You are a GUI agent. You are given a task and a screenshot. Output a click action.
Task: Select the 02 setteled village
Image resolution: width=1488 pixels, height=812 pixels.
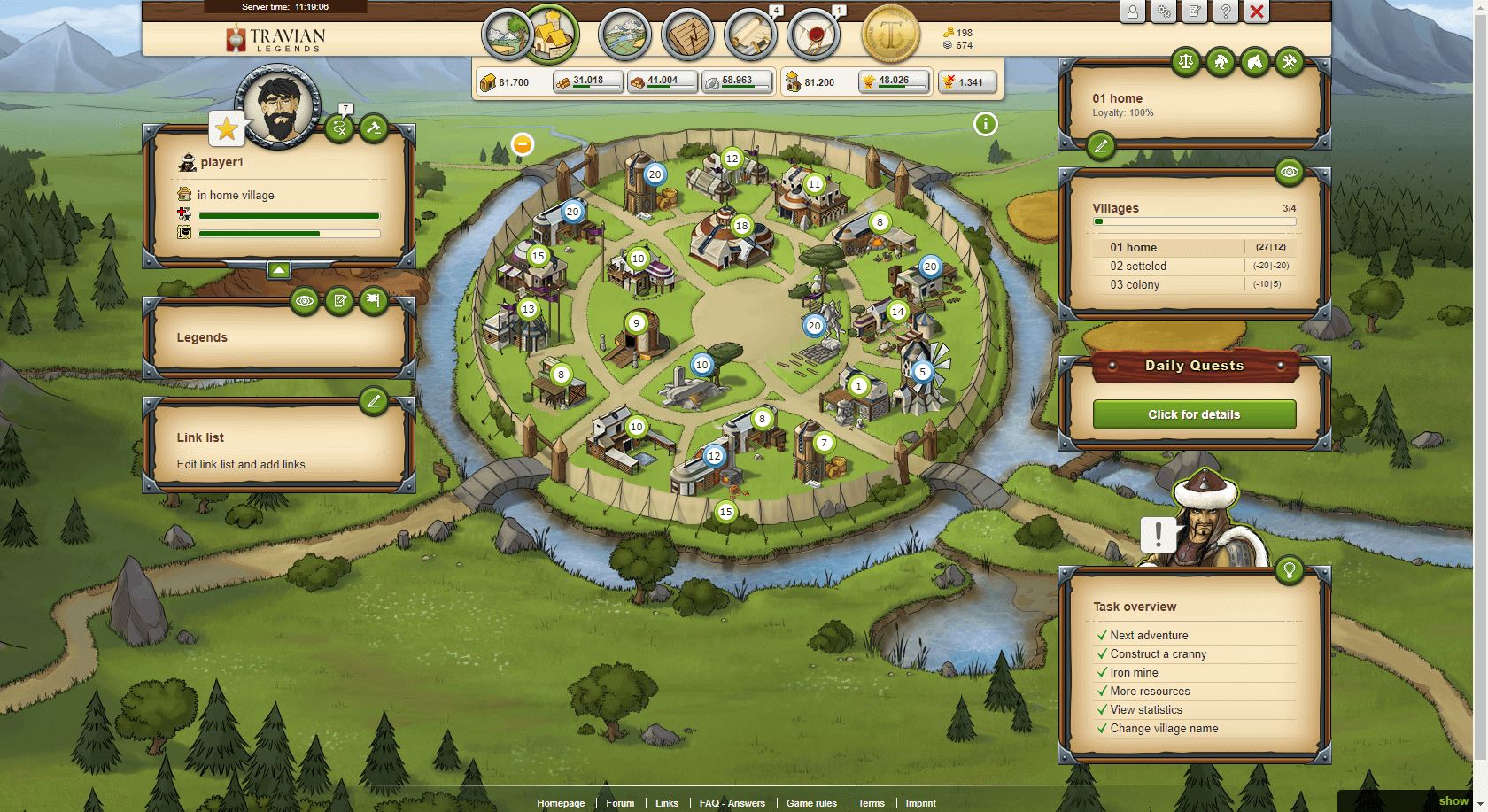click(x=1138, y=266)
